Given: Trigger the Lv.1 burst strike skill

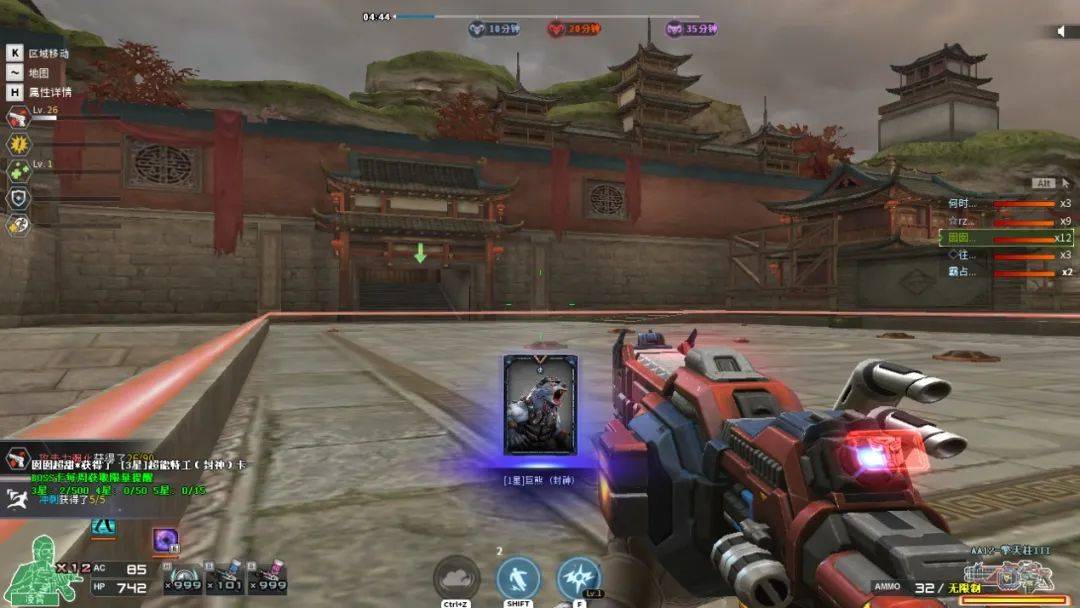Looking at the screenshot, I should pyautogui.click(x=579, y=578).
